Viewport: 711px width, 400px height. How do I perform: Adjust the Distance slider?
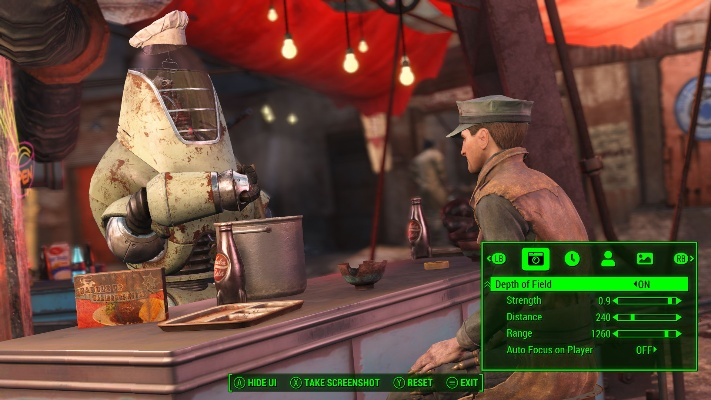point(649,317)
